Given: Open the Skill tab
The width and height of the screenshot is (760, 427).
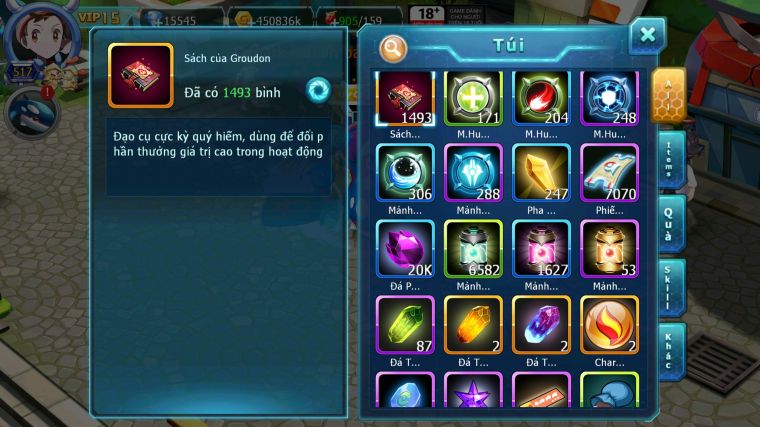Looking at the screenshot, I should (x=670, y=288).
